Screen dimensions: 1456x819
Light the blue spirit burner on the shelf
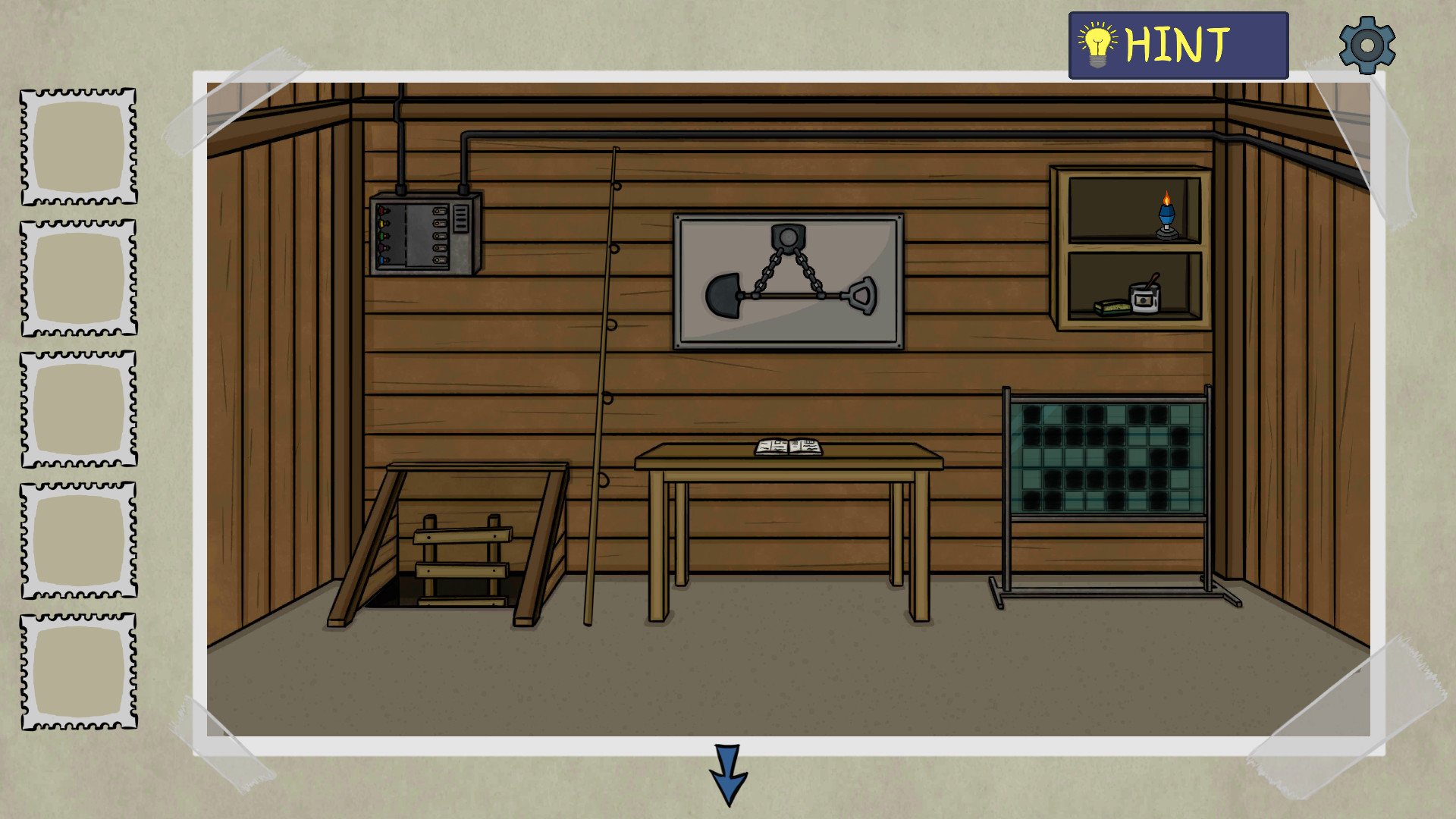(x=1166, y=214)
